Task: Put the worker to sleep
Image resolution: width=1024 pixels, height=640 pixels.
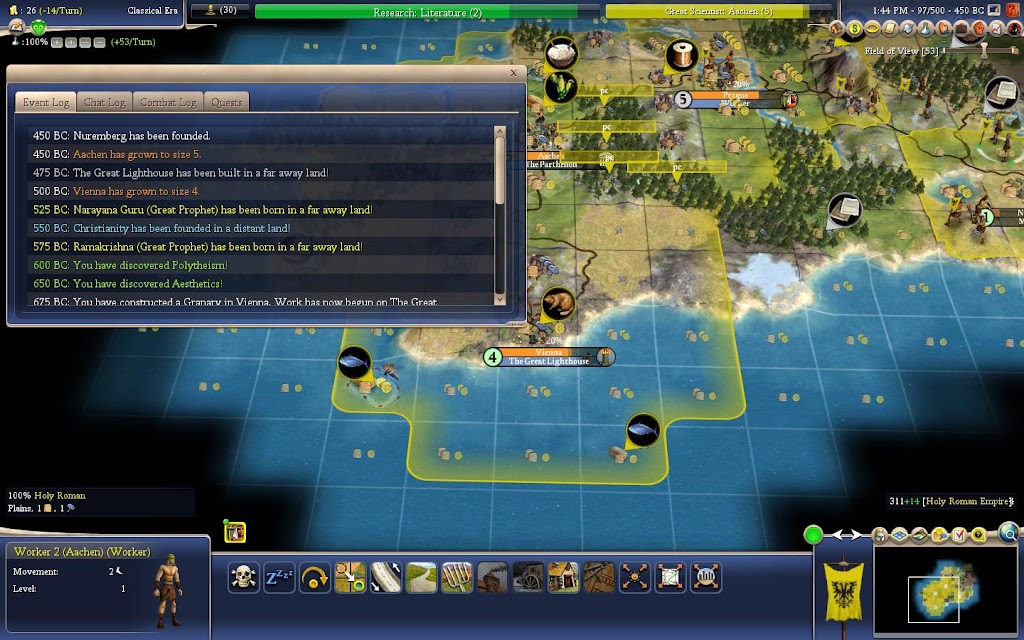Action: pos(278,577)
